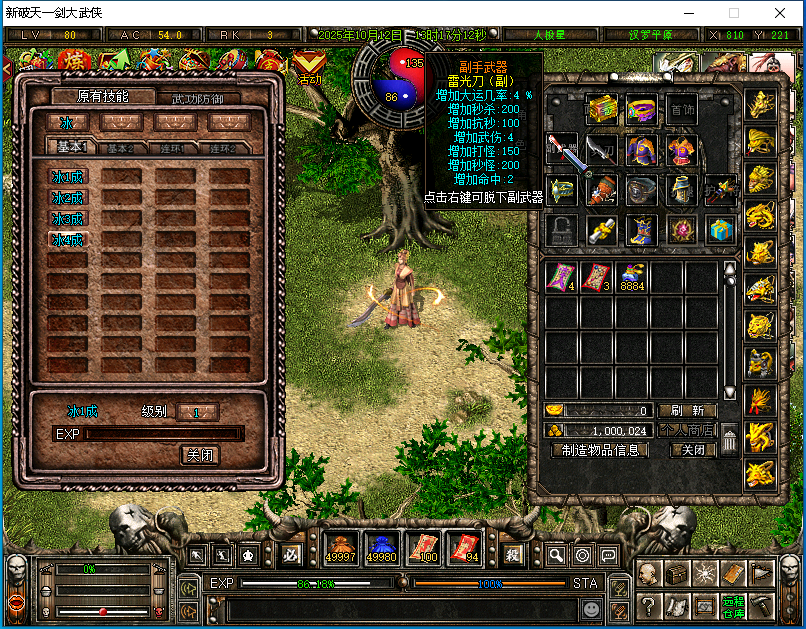
Task: Click the 刷新 refresh button in inventory
Action: coord(688,410)
